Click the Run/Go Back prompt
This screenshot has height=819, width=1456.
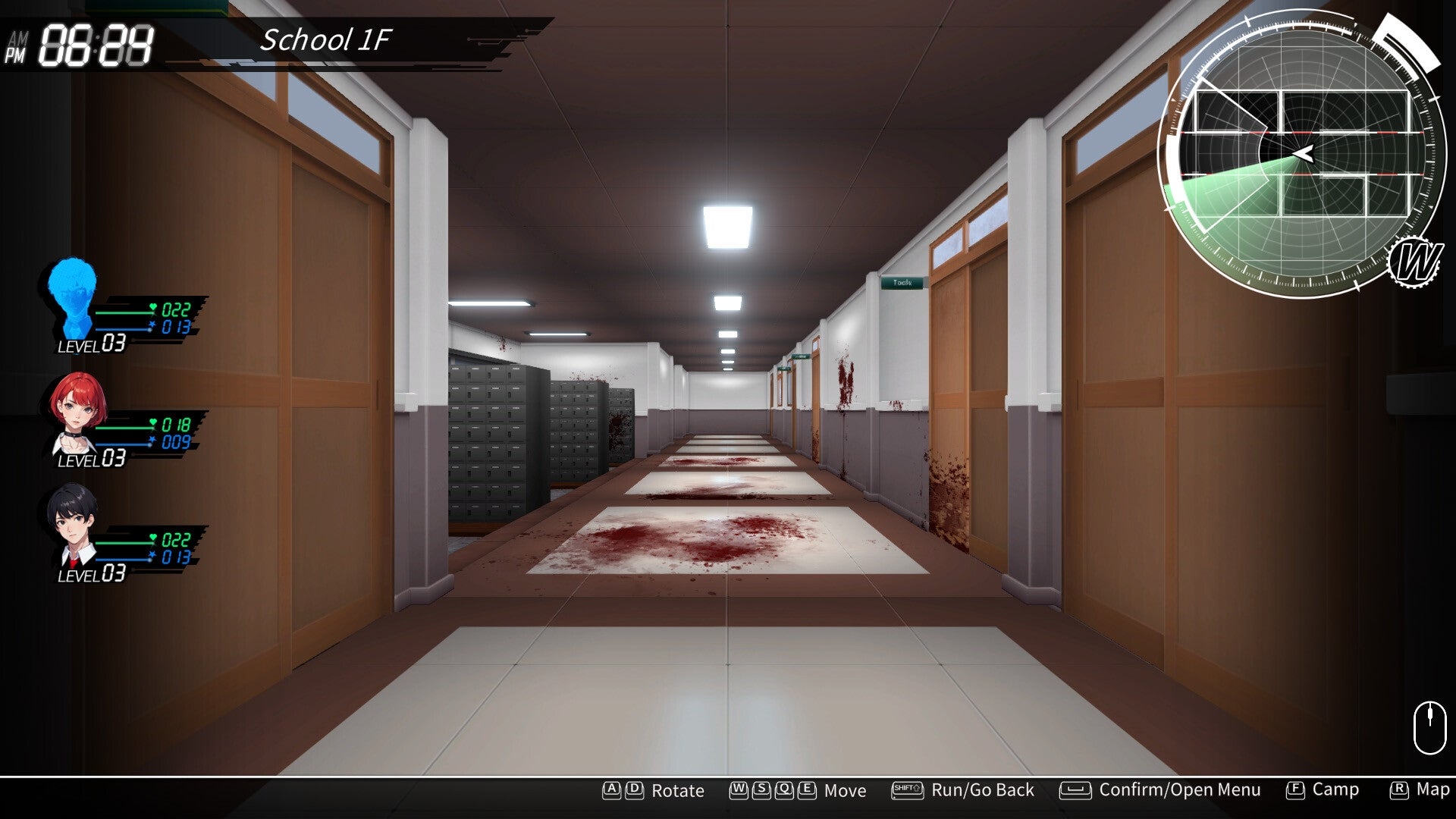click(982, 790)
